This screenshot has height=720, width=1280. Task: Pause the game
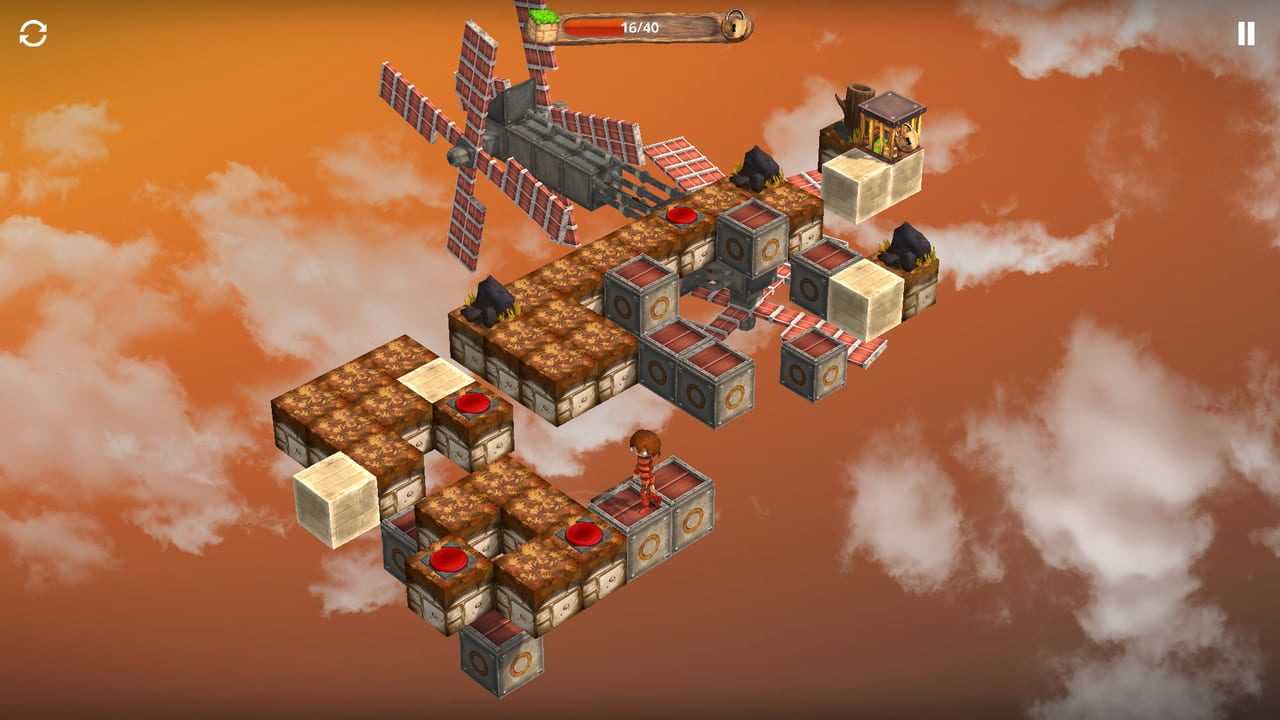(x=1245, y=34)
